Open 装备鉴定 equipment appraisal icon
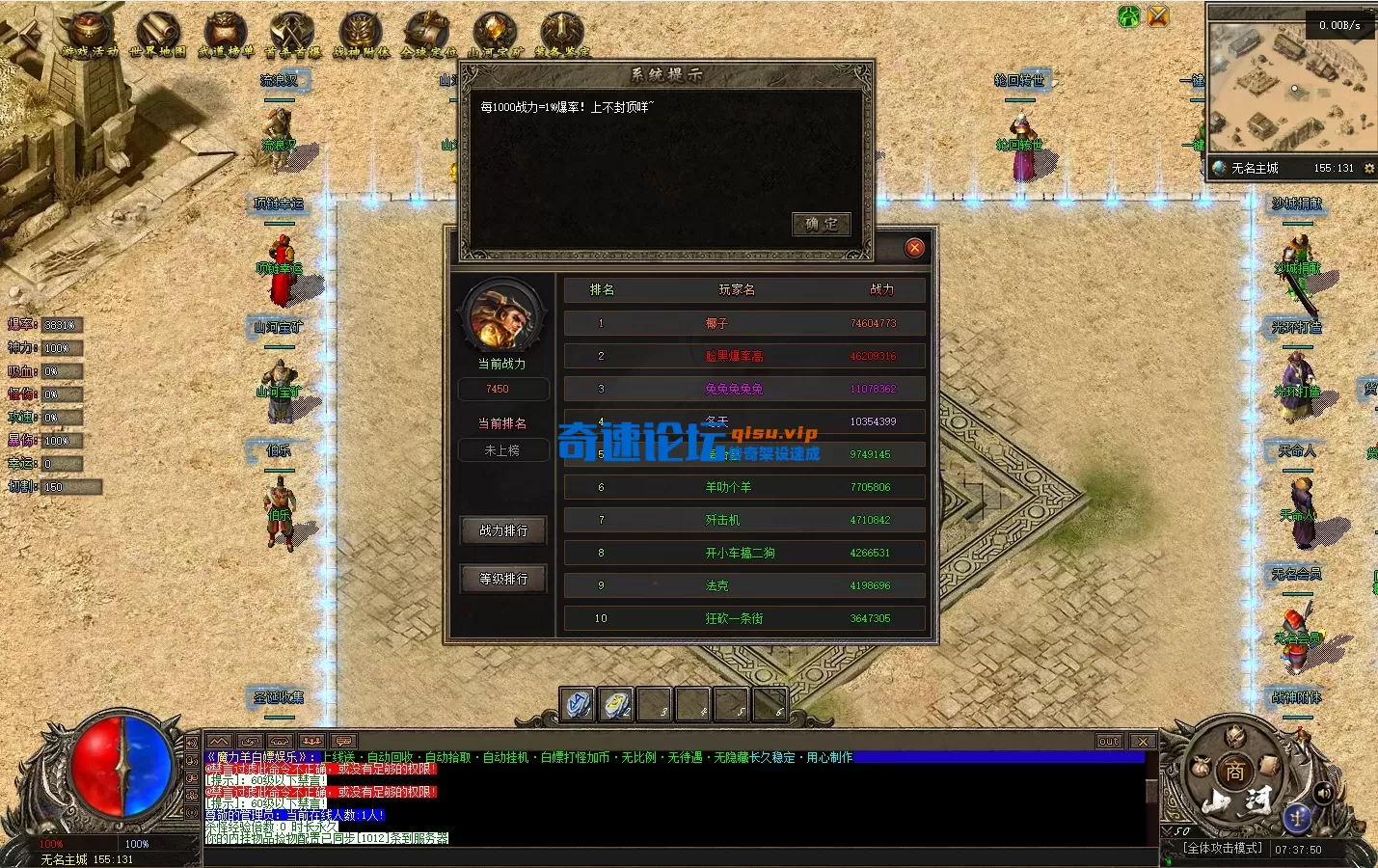1378x868 pixels. pyautogui.click(x=562, y=33)
